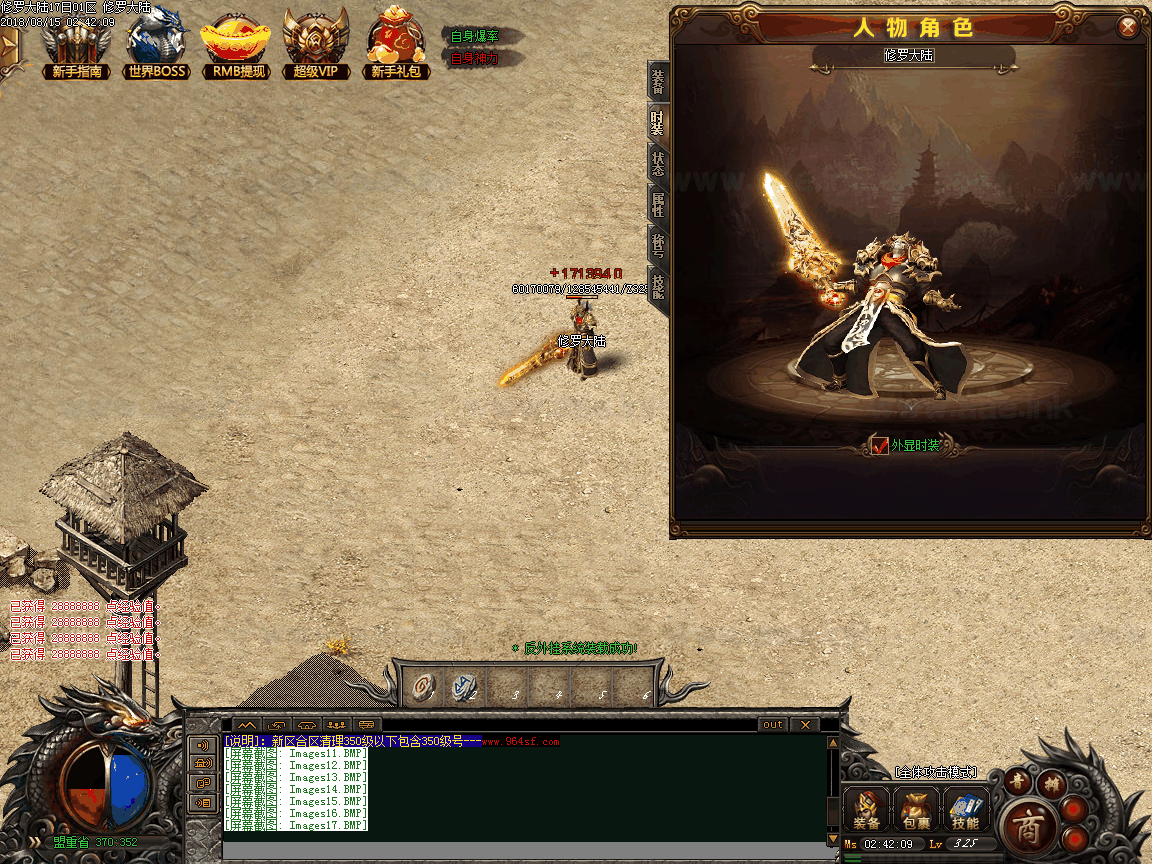
Task: Click the RMB提现 gold ingot icon
Action: pyautogui.click(x=235, y=45)
